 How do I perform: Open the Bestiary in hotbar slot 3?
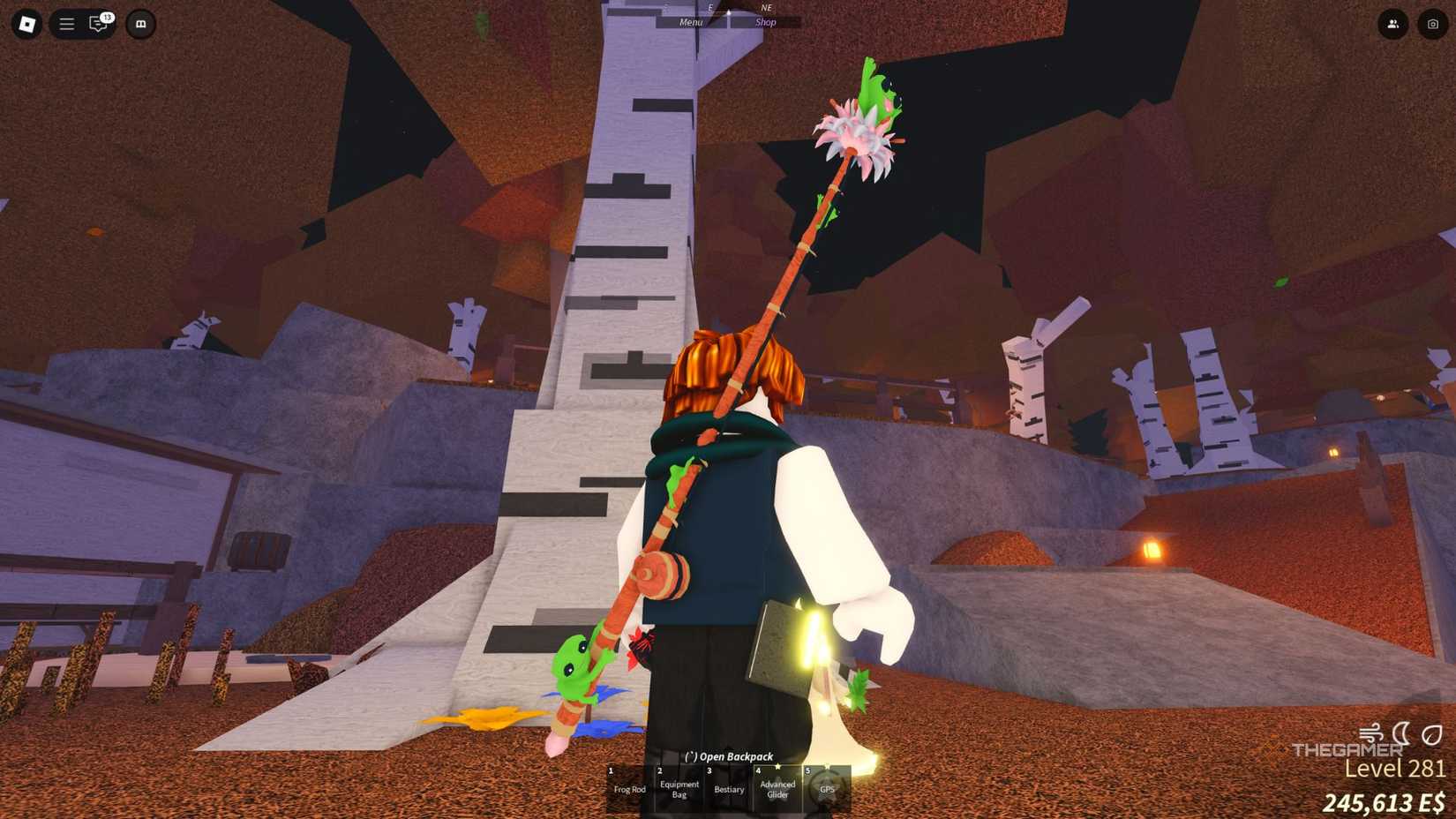(729, 789)
